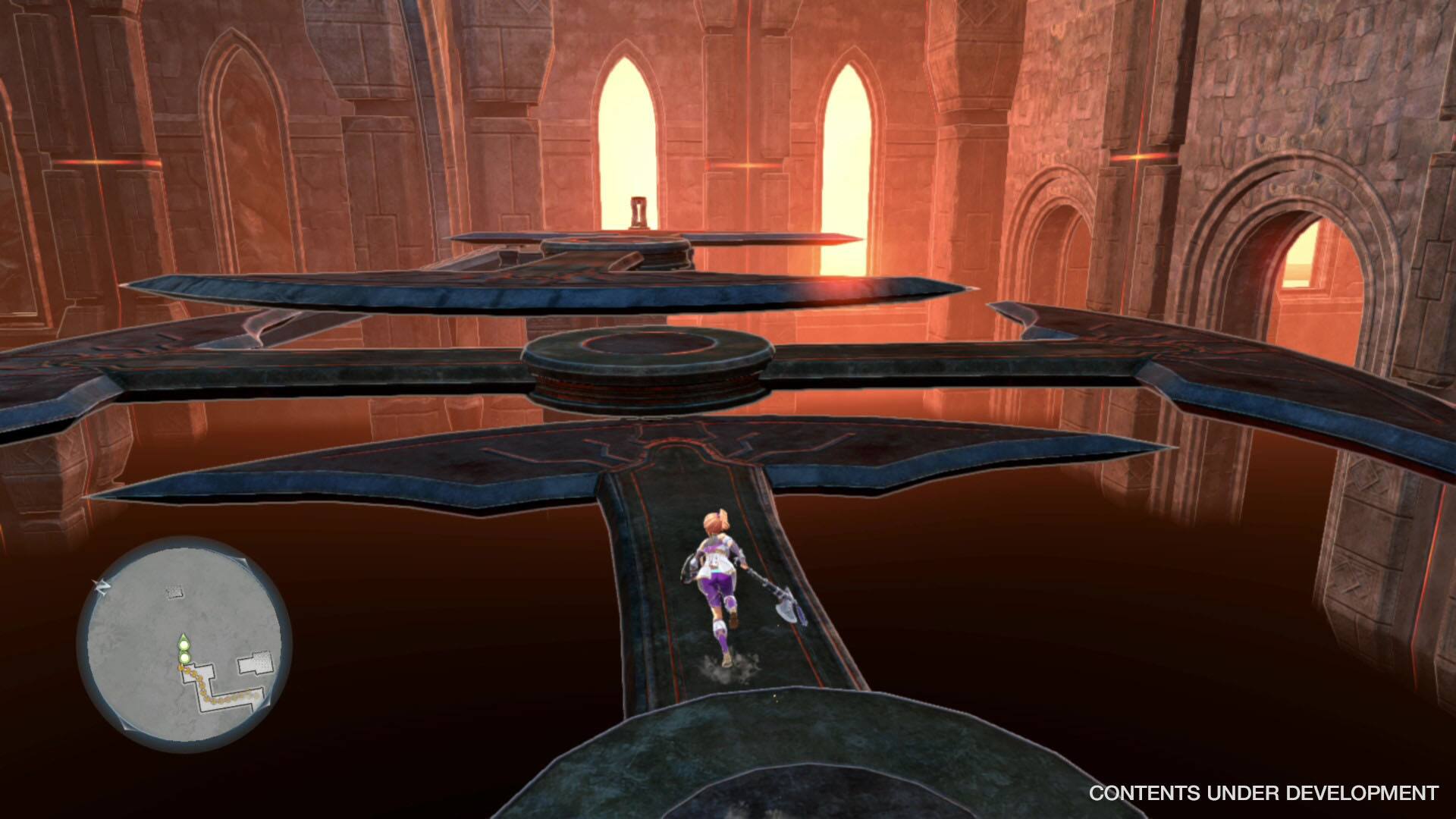Select the green player marker on minimap
Image resolution: width=1456 pixels, height=819 pixels.
click(184, 645)
